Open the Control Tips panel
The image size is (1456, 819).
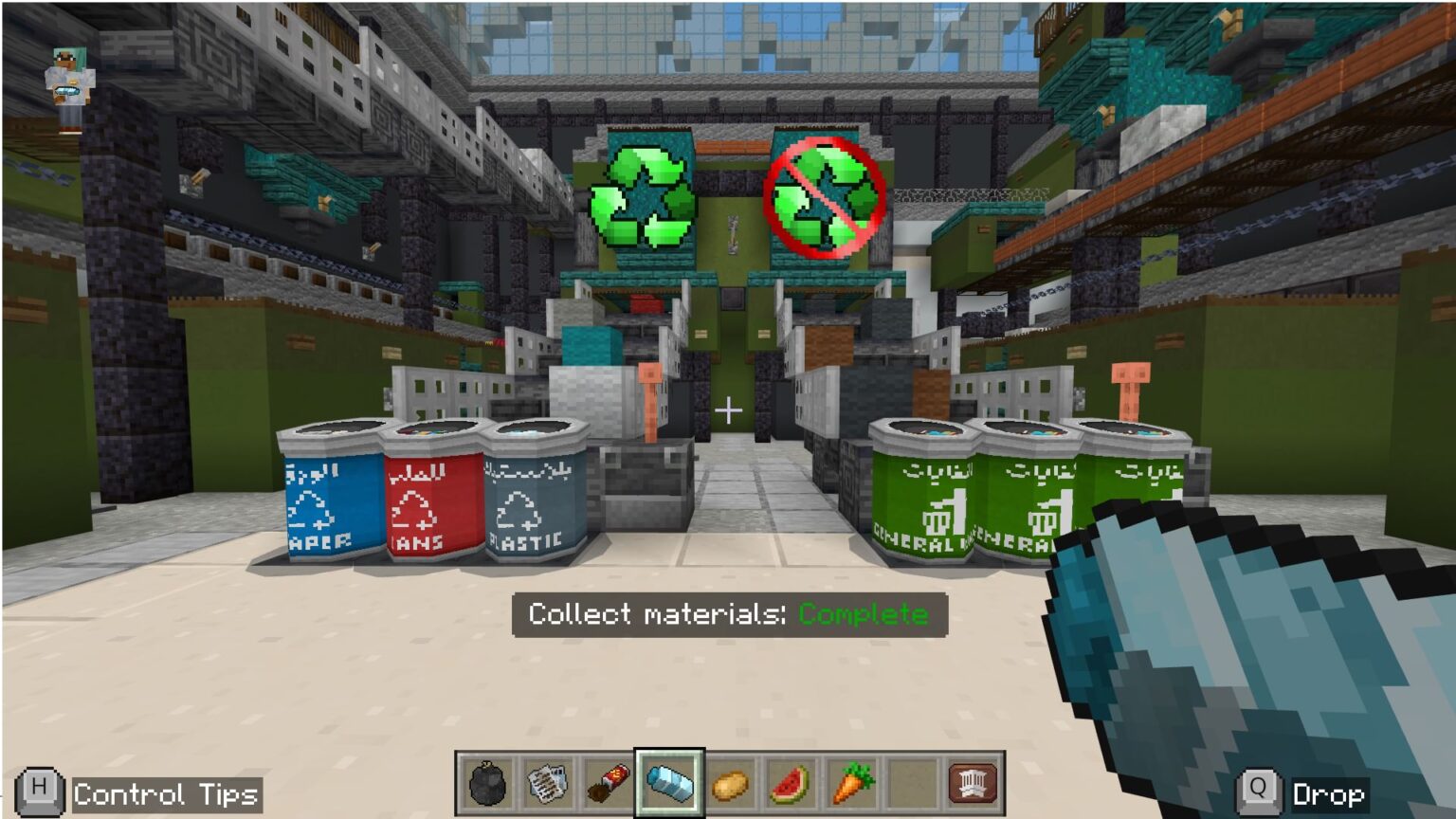click(165, 794)
